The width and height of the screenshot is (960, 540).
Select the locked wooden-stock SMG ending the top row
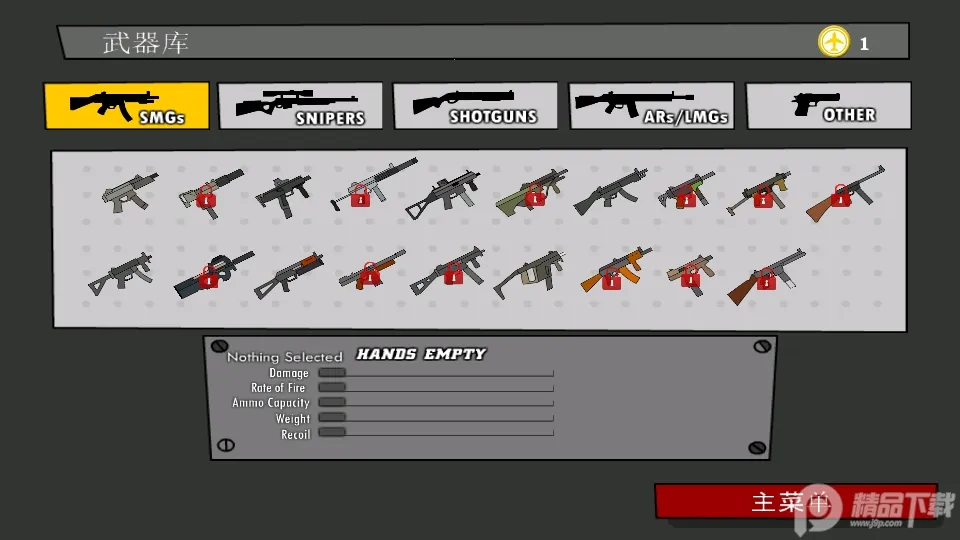click(x=845, y=192)
